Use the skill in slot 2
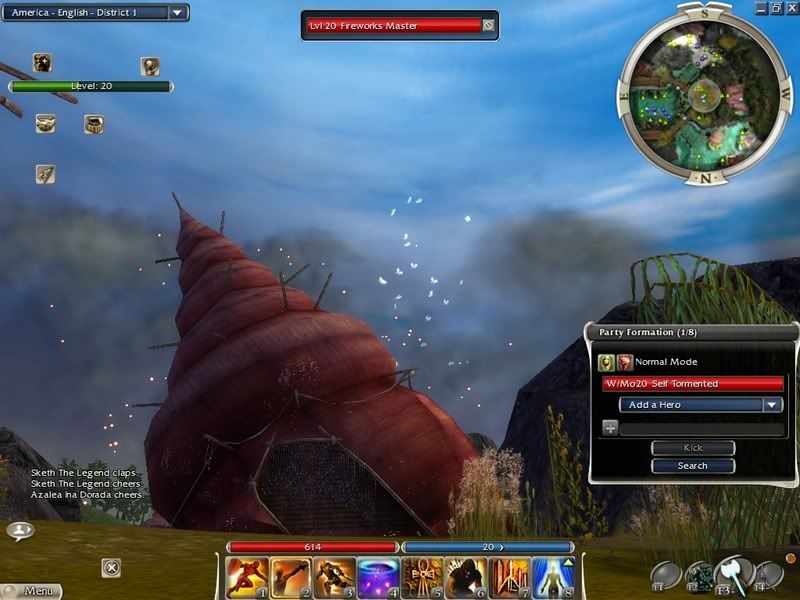 tap(289, 577)
